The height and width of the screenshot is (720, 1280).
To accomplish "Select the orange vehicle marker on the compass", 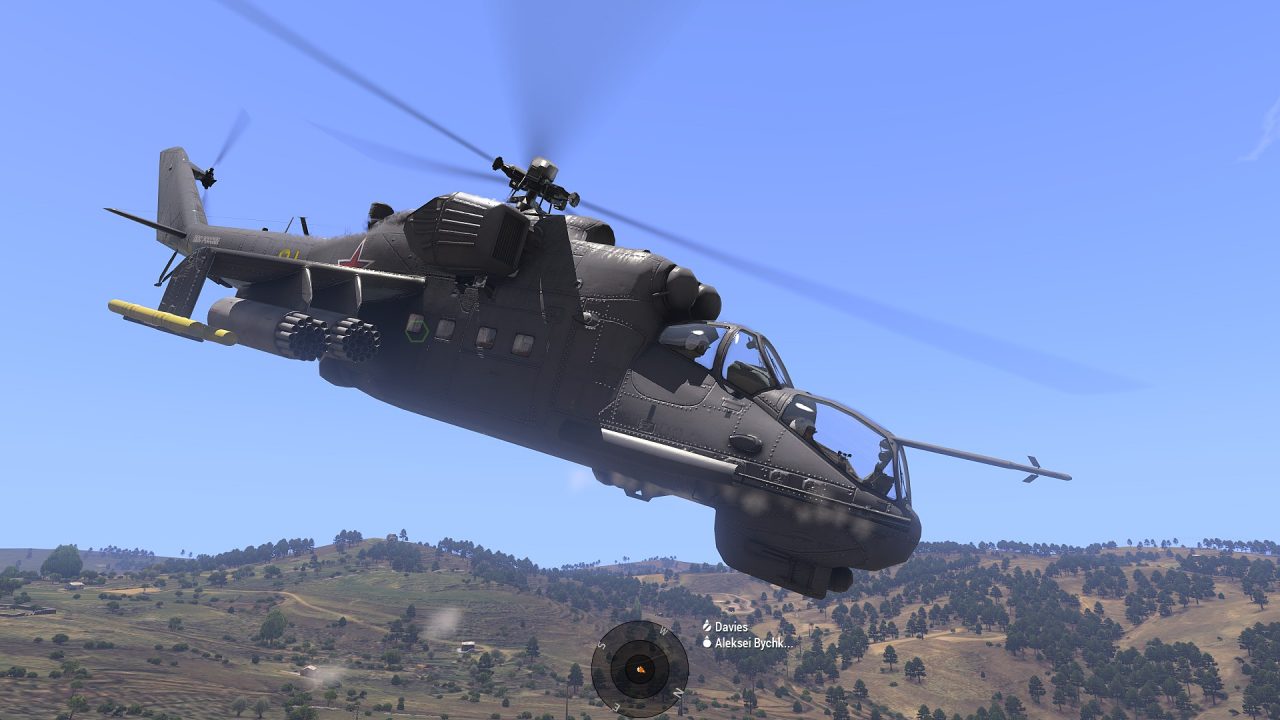I will tap(640, 669).
